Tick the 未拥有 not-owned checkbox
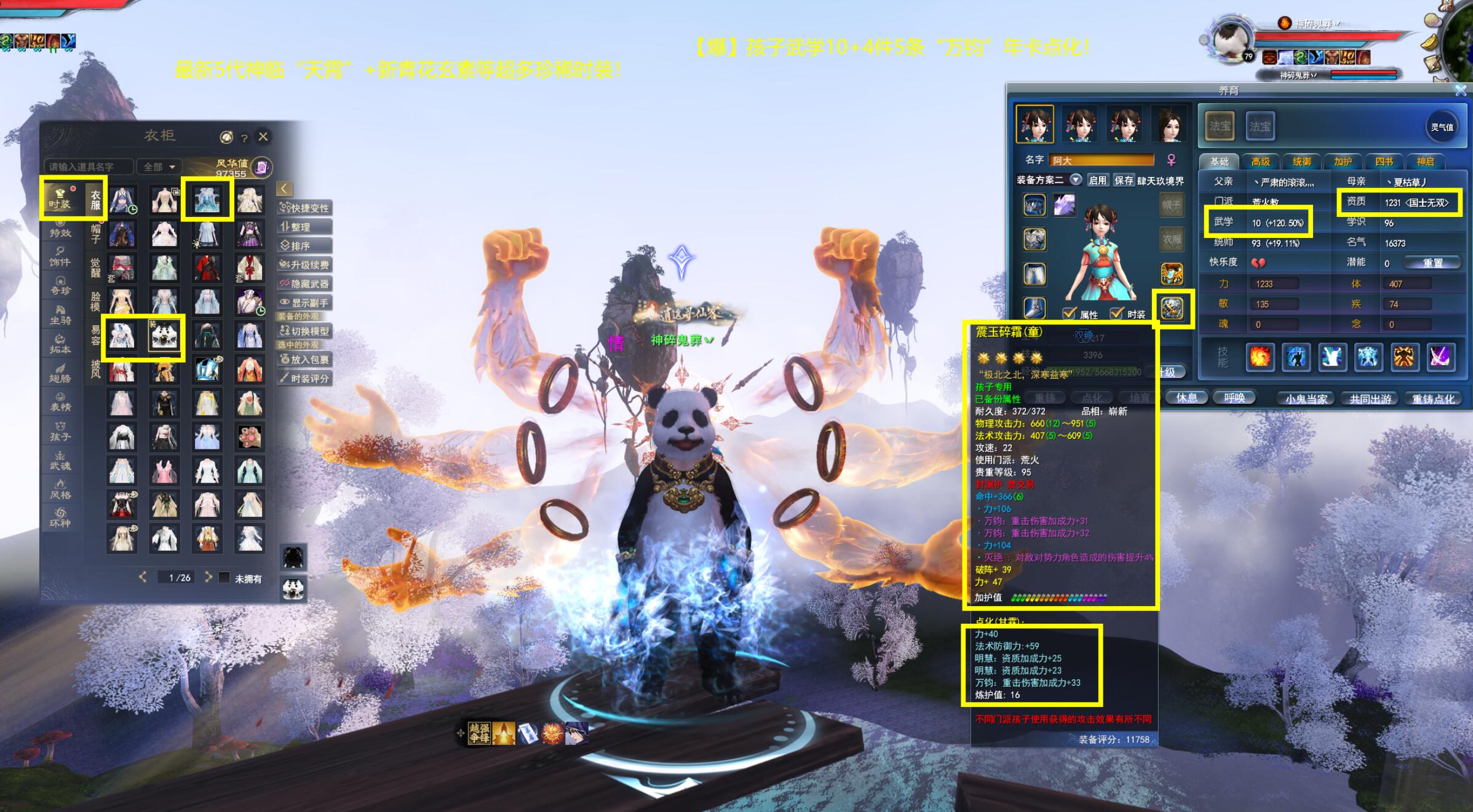The height and width of the screenshot is (812, 1473). coord(224,578)
